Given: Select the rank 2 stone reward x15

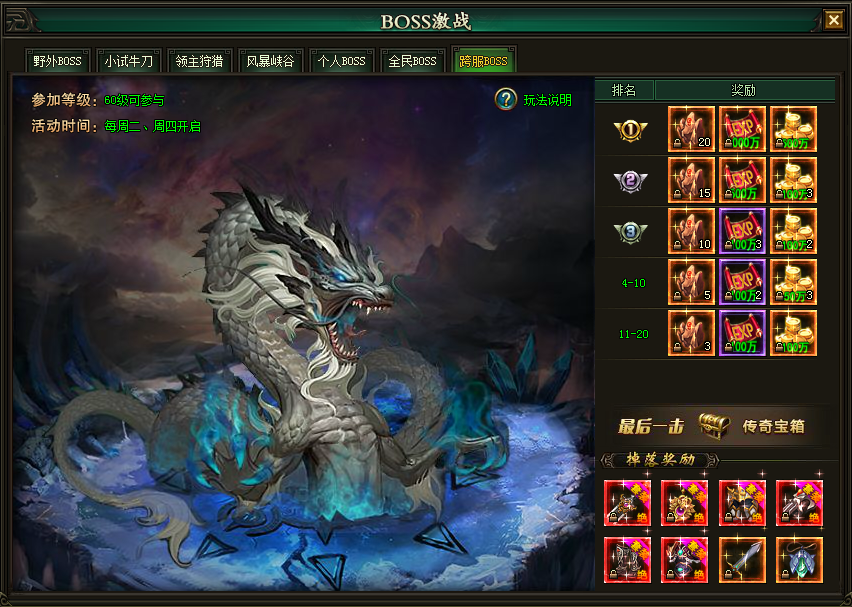Looking at the screenshot, I should 691,180.
